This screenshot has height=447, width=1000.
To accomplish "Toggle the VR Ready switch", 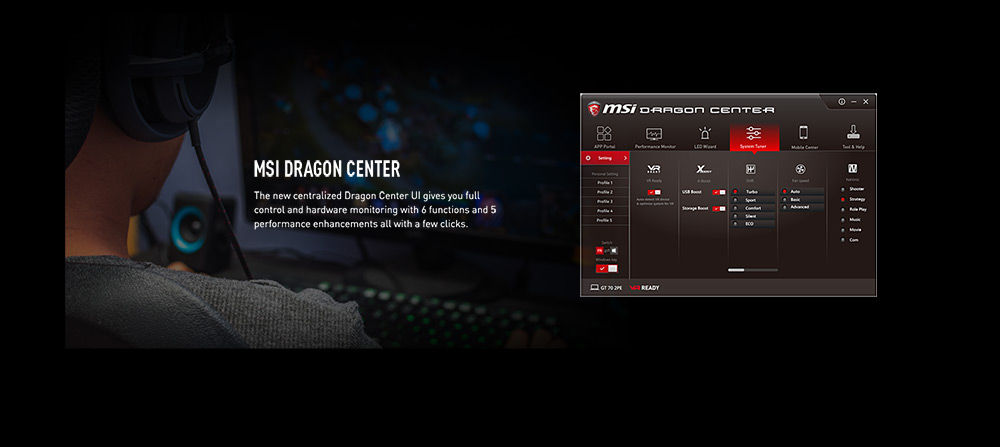I will pos(654,192).
